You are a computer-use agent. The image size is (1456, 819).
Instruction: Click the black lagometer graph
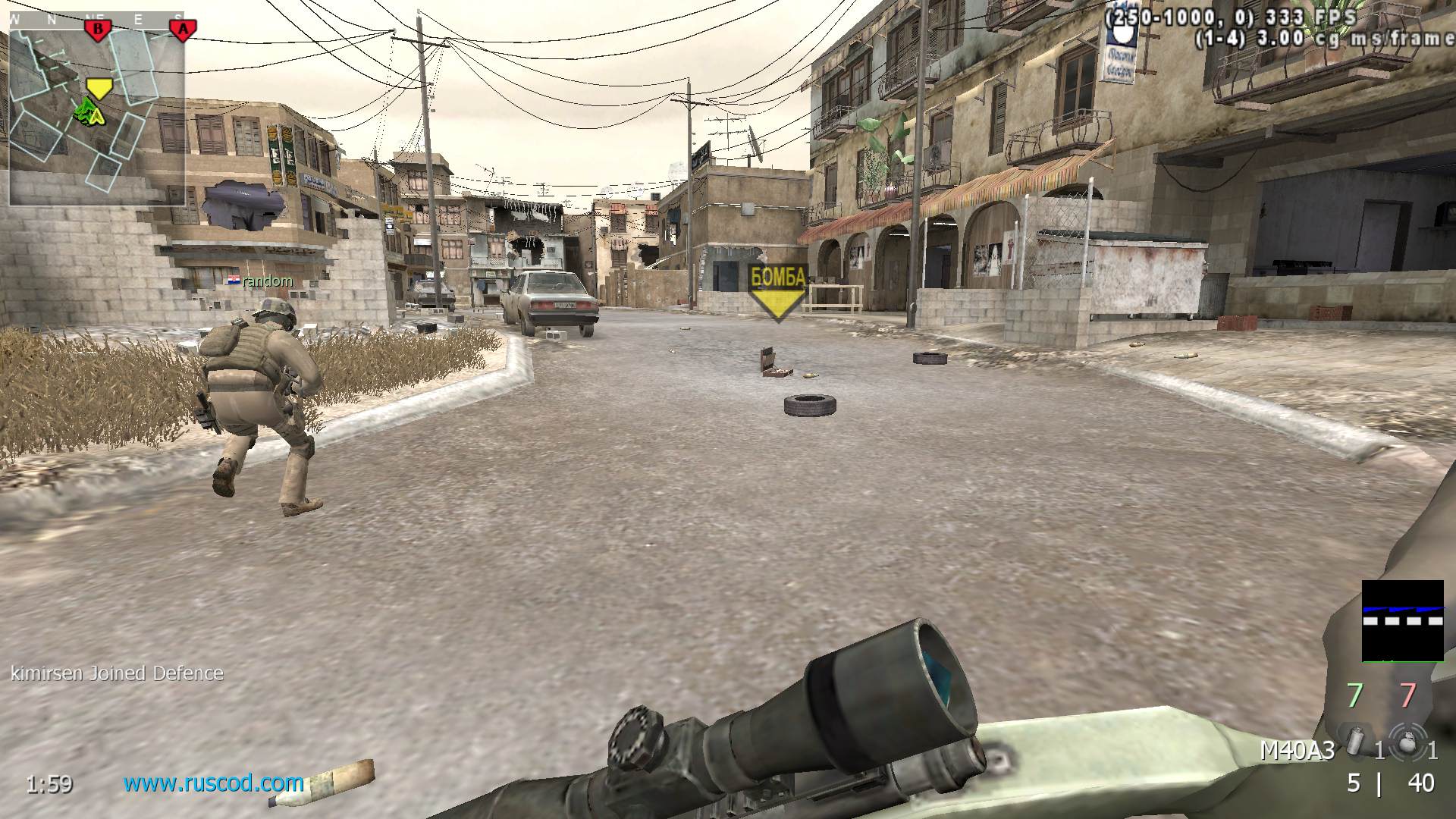point(1402,621)
